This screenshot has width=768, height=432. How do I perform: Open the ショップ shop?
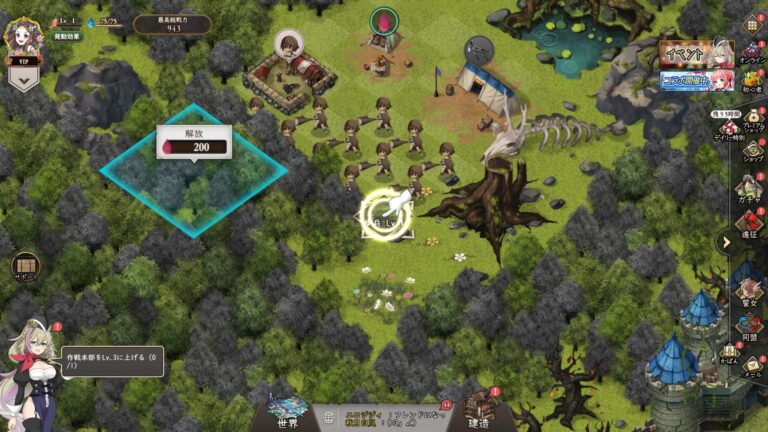(x=752, y=152)
